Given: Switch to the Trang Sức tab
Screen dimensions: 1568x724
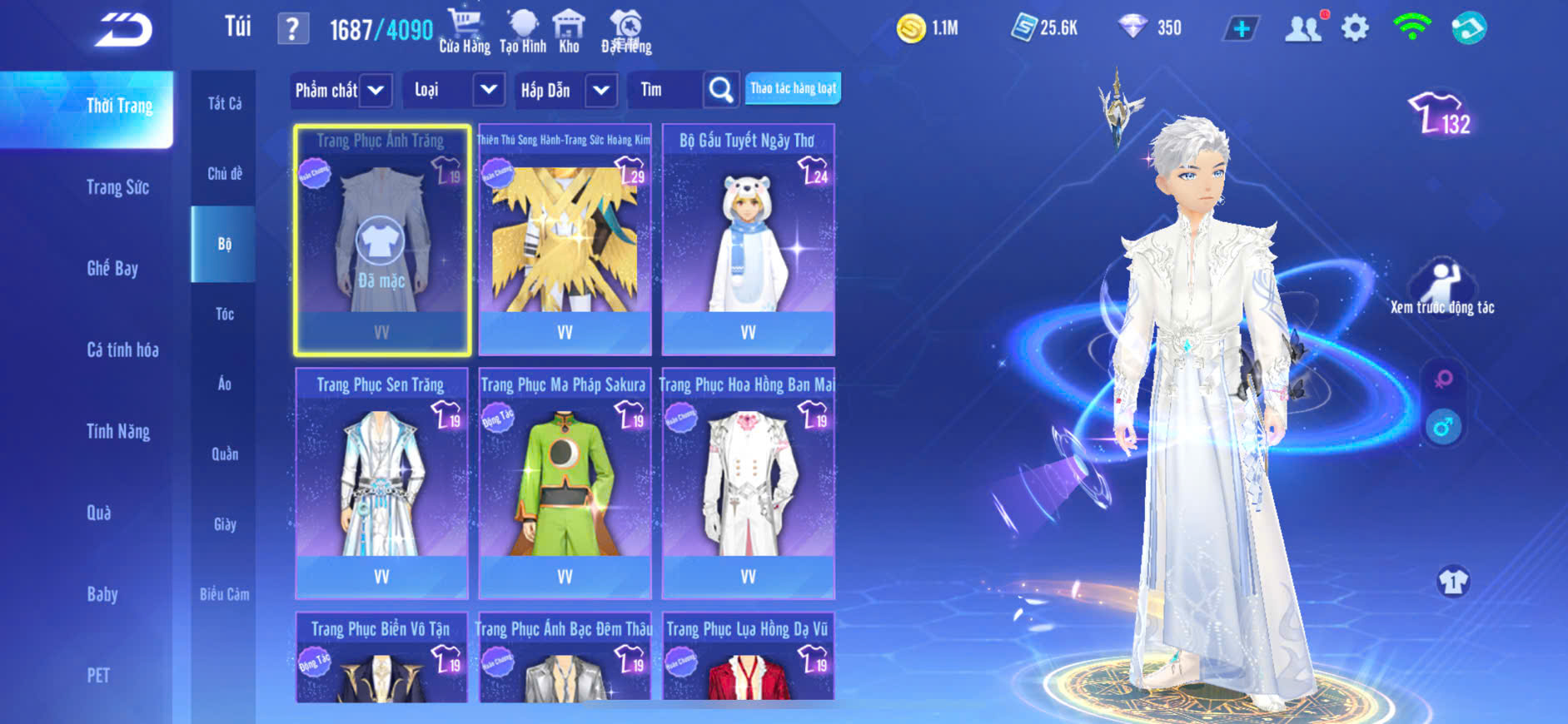Looking at the screenshot, I should [x=117, y=187].
